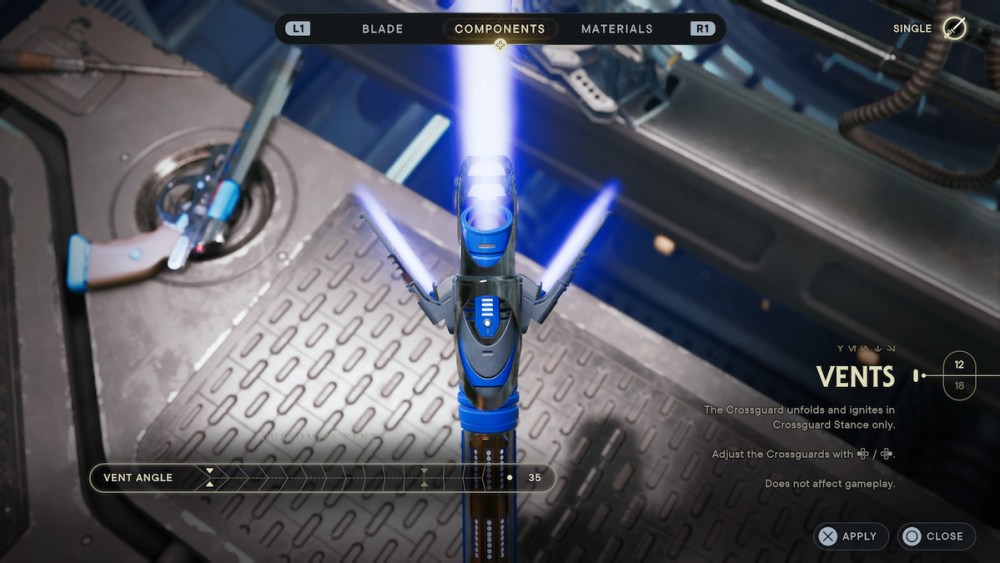The image size is (1000, 563).
Task: Open the Components tab
Action: [x=499, y=29]
